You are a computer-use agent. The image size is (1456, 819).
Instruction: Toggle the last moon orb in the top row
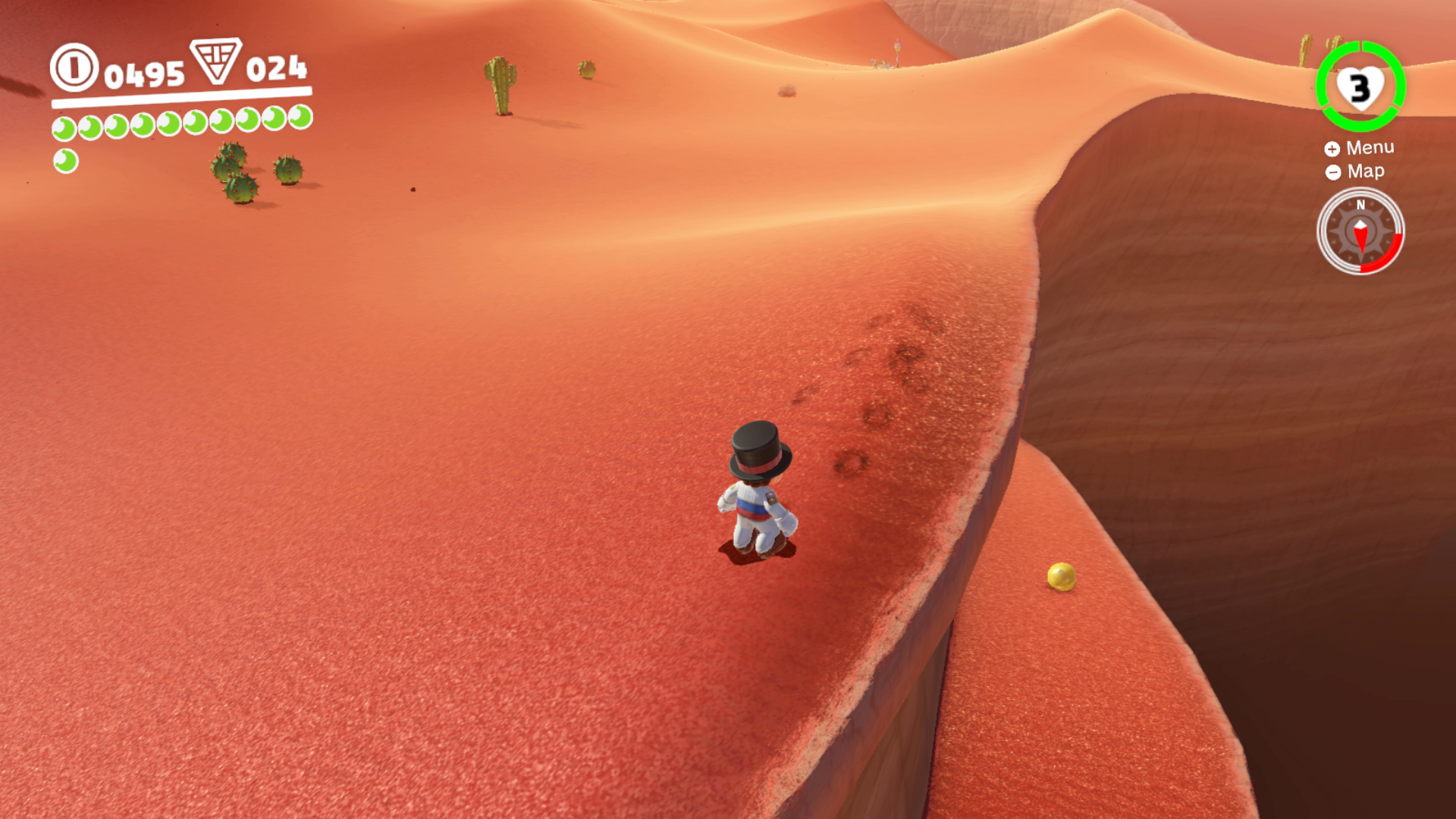(x=301, y=119)
